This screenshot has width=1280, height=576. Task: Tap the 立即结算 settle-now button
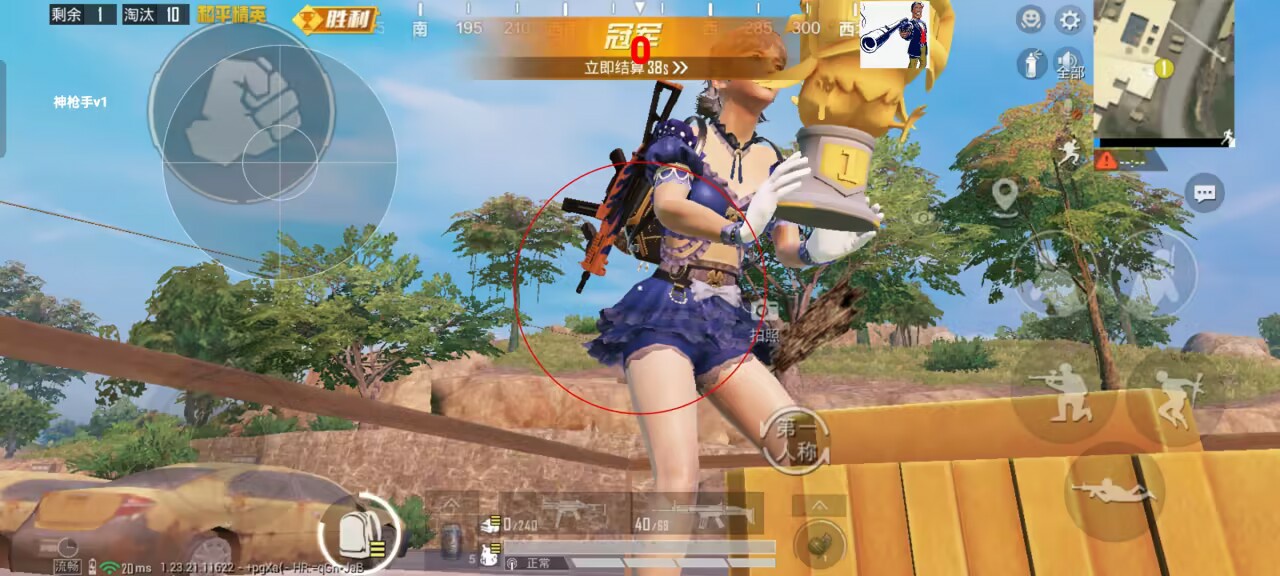[x=636, y=68]
